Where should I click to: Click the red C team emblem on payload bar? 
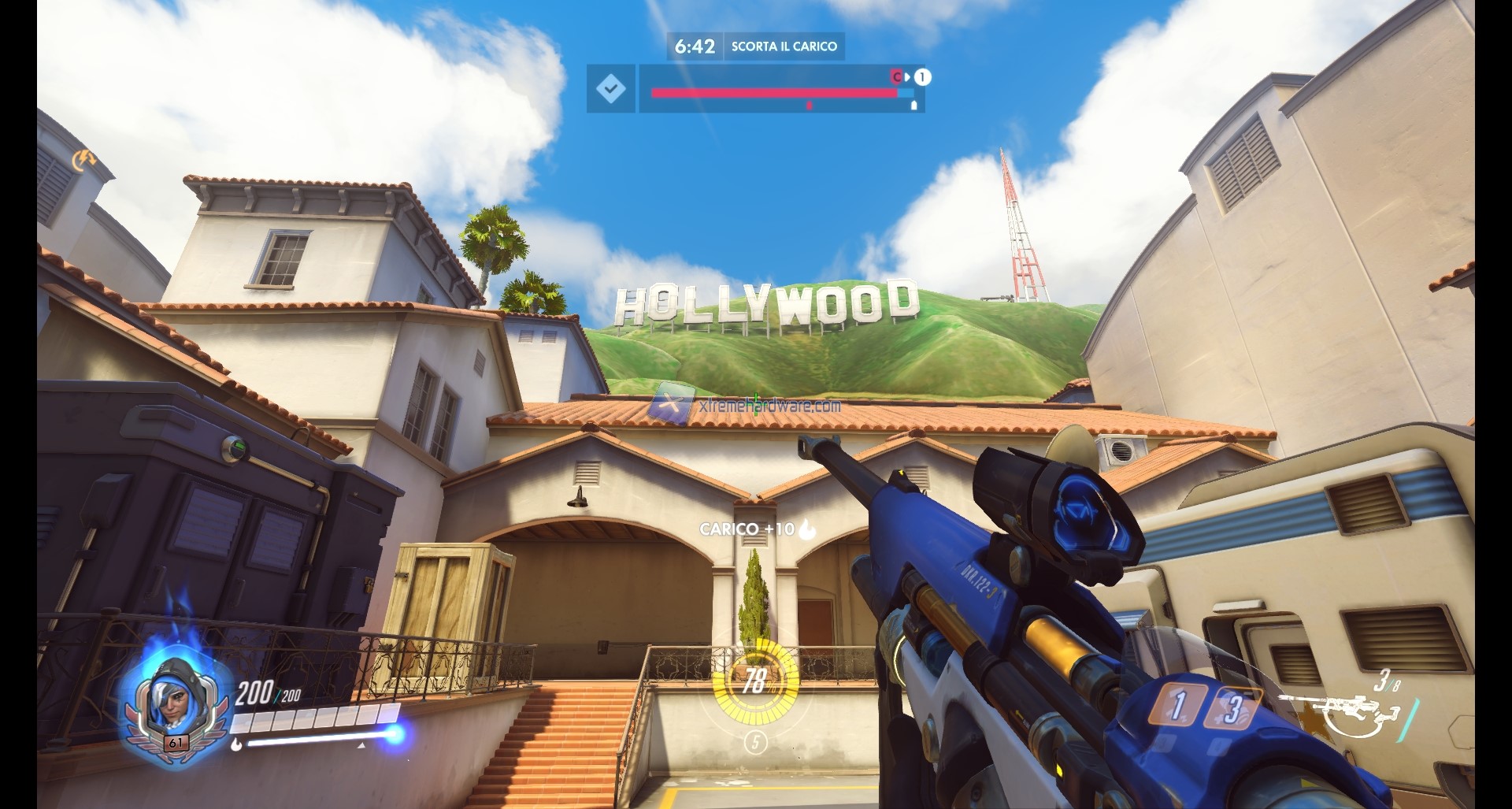[x=896, y=76]
